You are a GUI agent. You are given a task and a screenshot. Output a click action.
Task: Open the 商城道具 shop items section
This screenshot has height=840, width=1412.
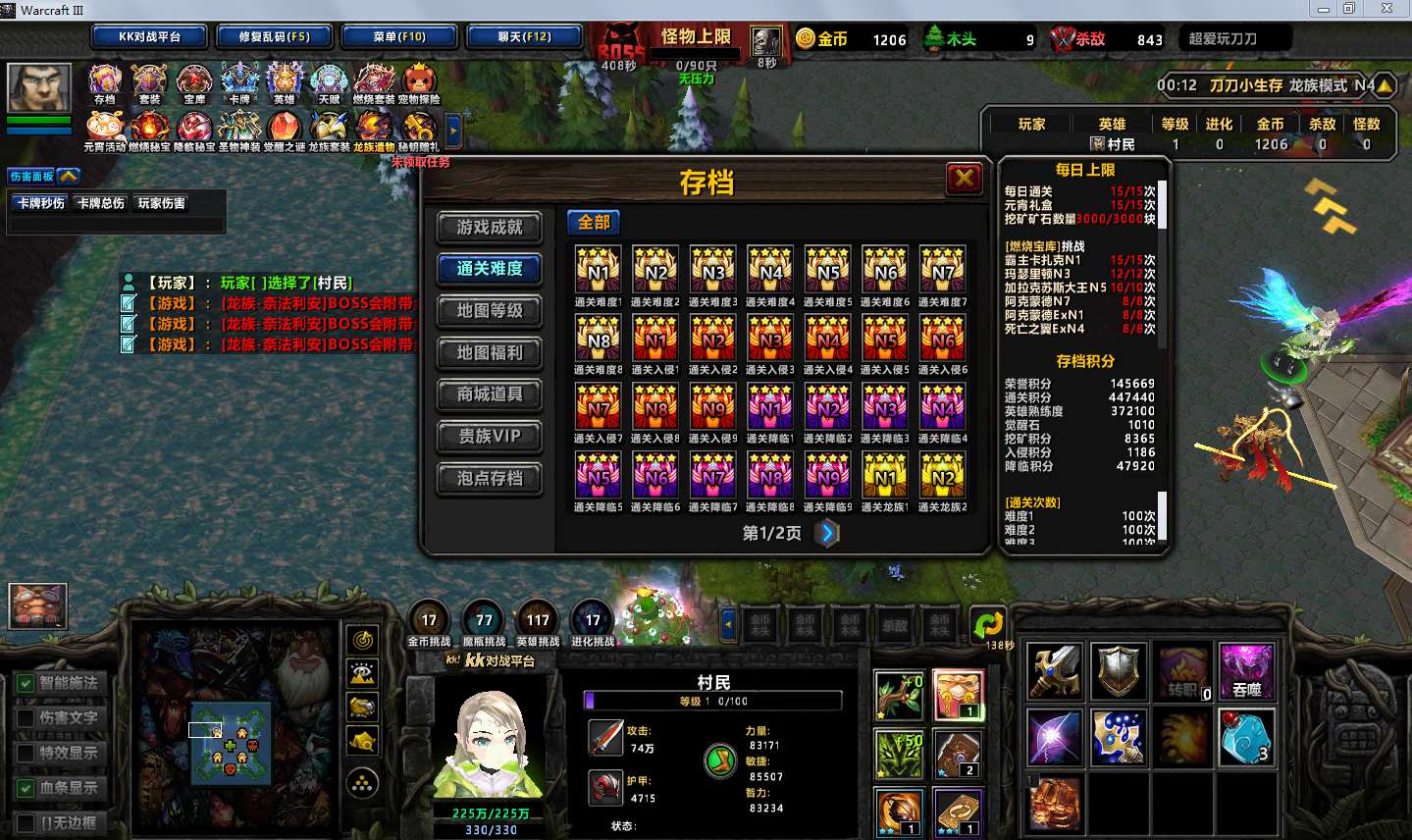[489, 394]
